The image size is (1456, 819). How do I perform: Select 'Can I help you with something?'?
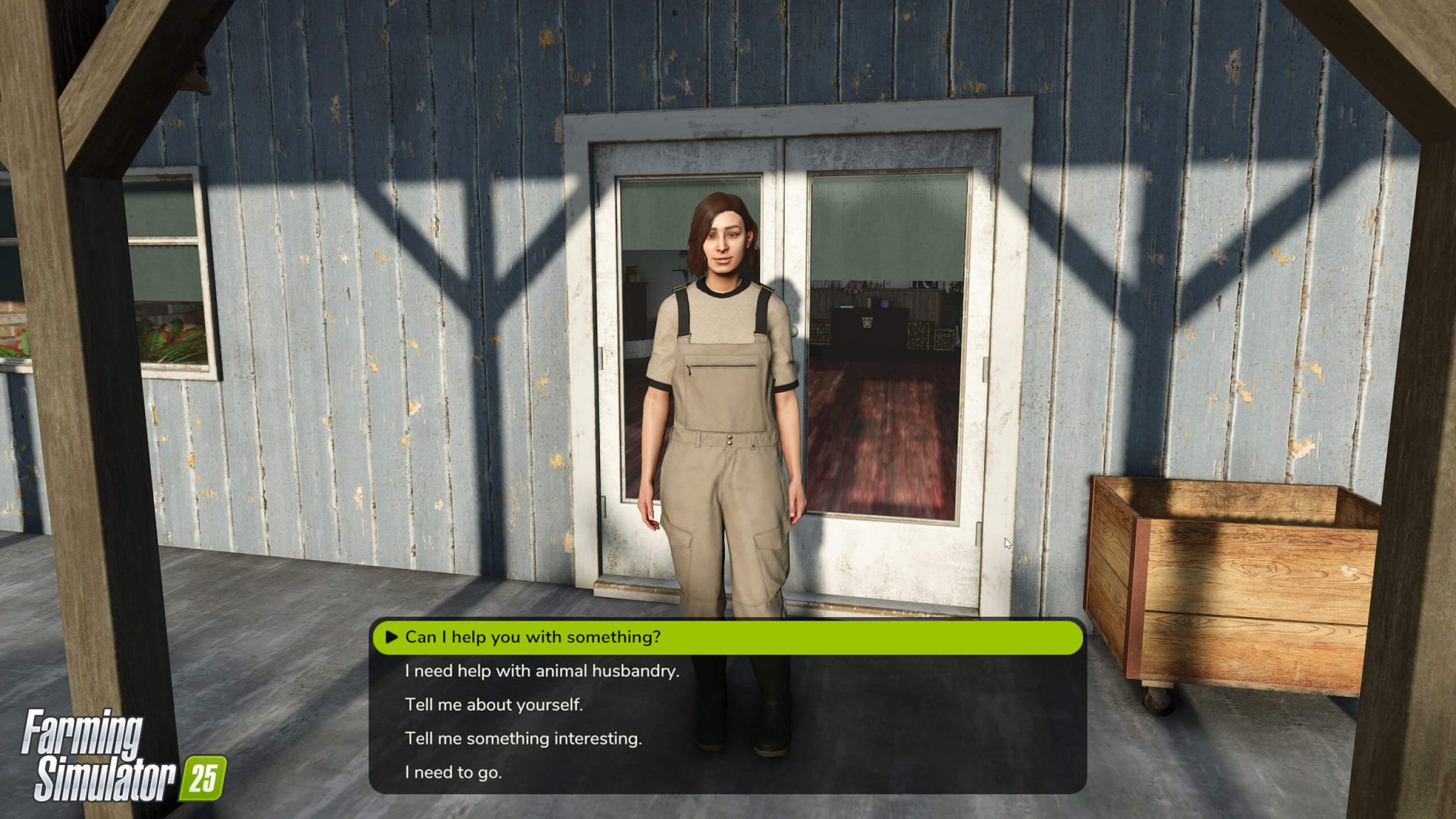tap(533, 638)
